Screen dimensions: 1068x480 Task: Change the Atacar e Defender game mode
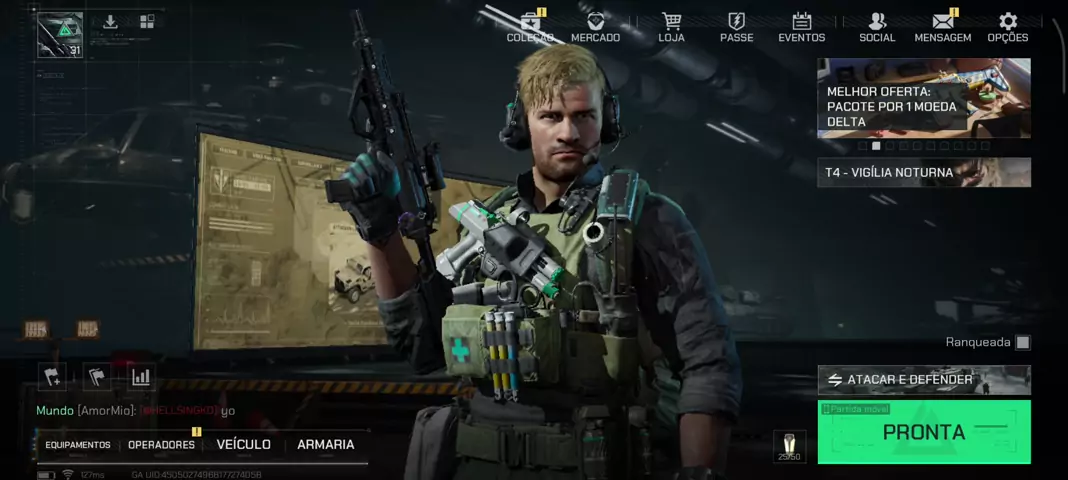tap(923, 380)
